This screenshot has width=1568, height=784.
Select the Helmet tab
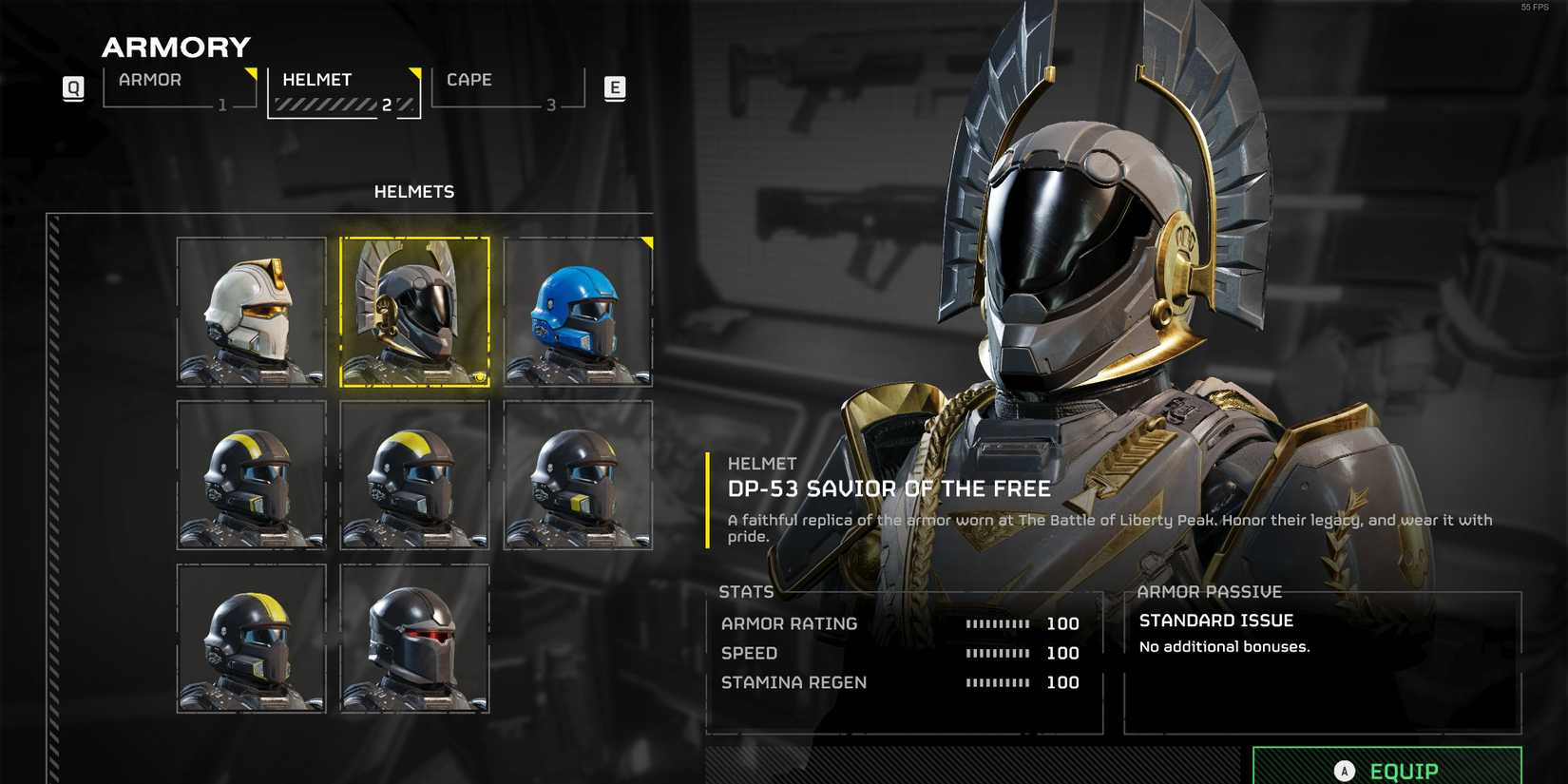[x=343, y=91]
